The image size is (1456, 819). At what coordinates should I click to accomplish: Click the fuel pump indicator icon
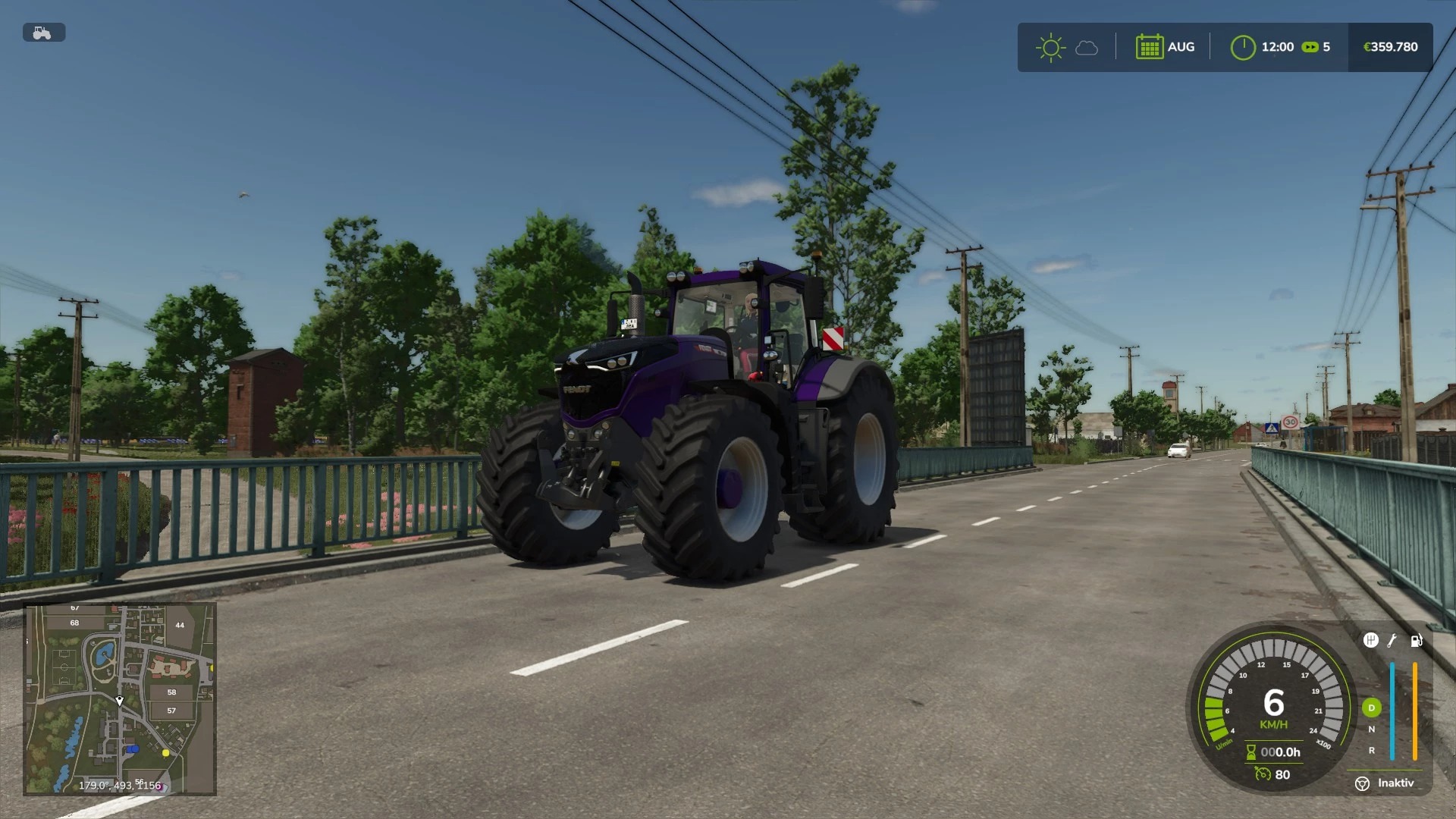pyautogui.click(x=1416, y=640)
